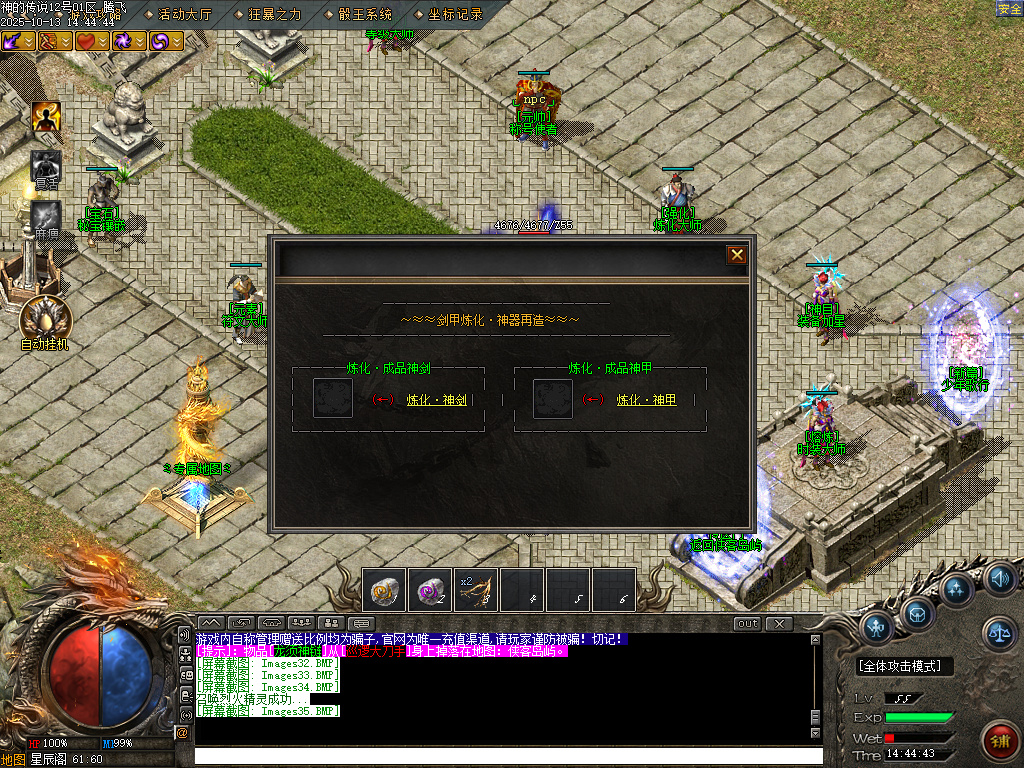
Task: Select the 复活 revive skill icon
Action: pos(46,166)
